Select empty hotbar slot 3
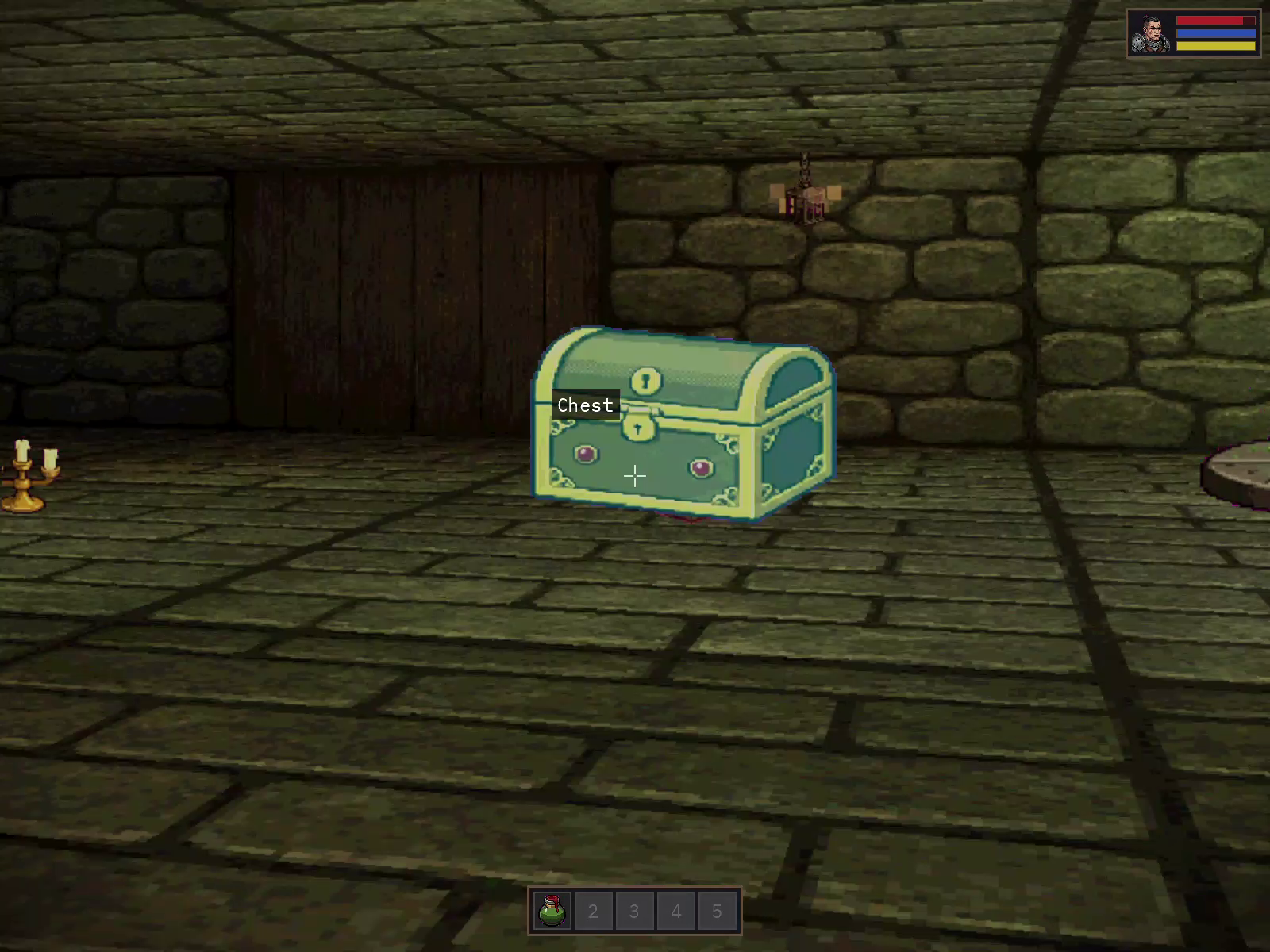1270x952 pixels. (x=634, y=911)
